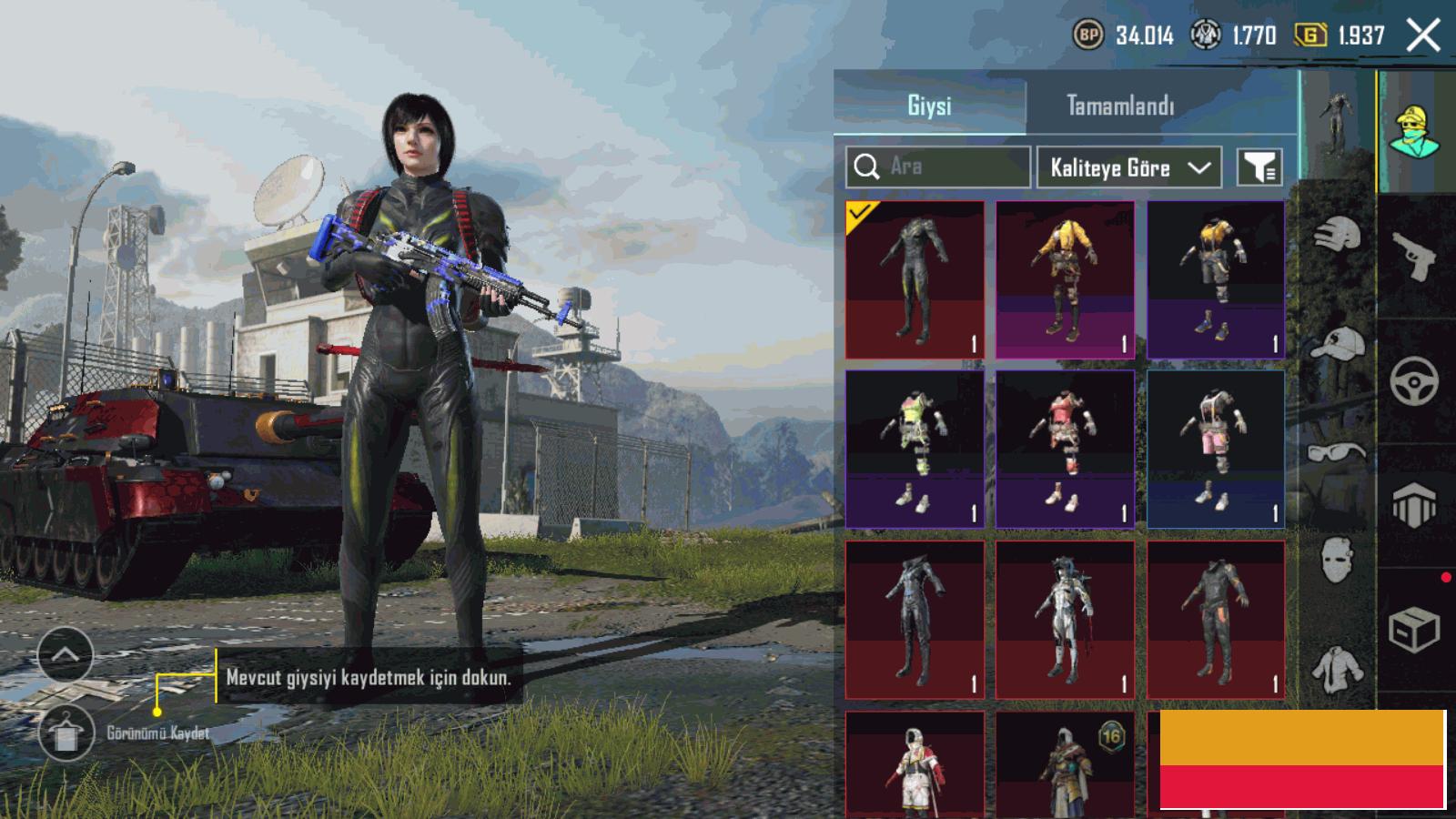Open the jacket clothing category
This screenshot has height=819, width=1456.
1338,668
